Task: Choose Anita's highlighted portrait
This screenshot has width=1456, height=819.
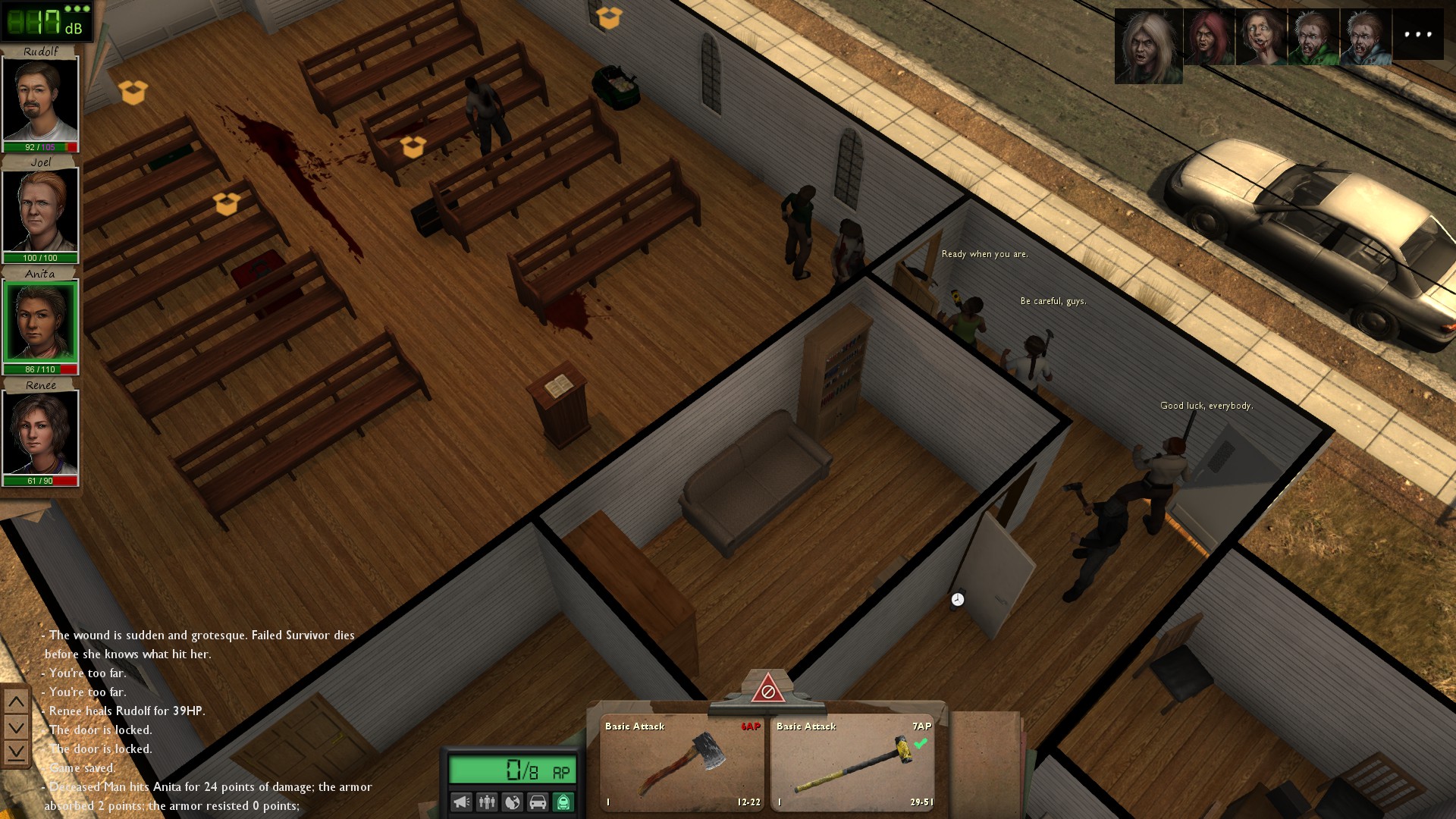Action: pos(40,322)
